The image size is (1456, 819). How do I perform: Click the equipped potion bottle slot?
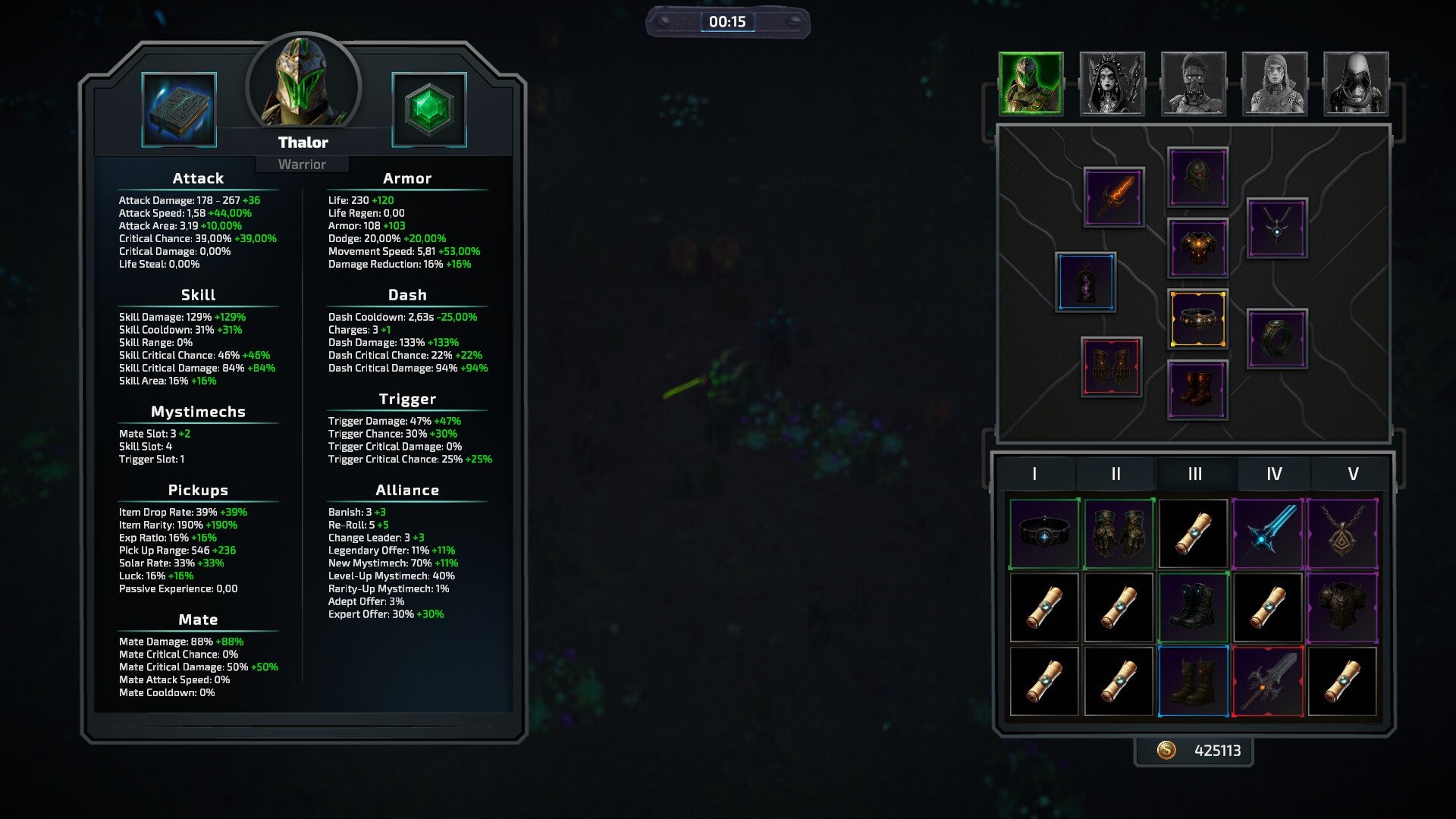tap(1086, 282)
